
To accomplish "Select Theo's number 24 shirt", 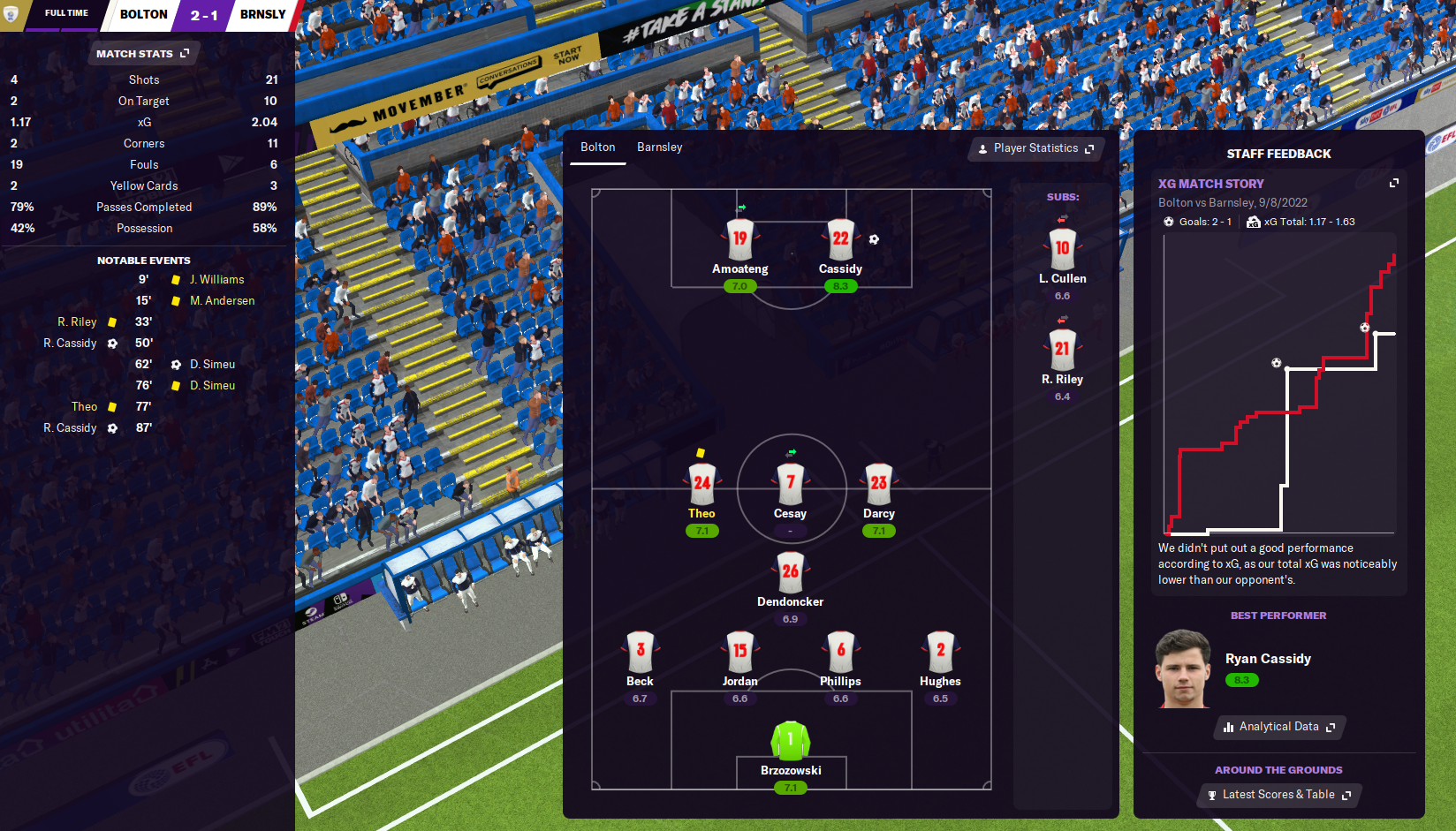I will pyautogui.click(x=701, y=484).
